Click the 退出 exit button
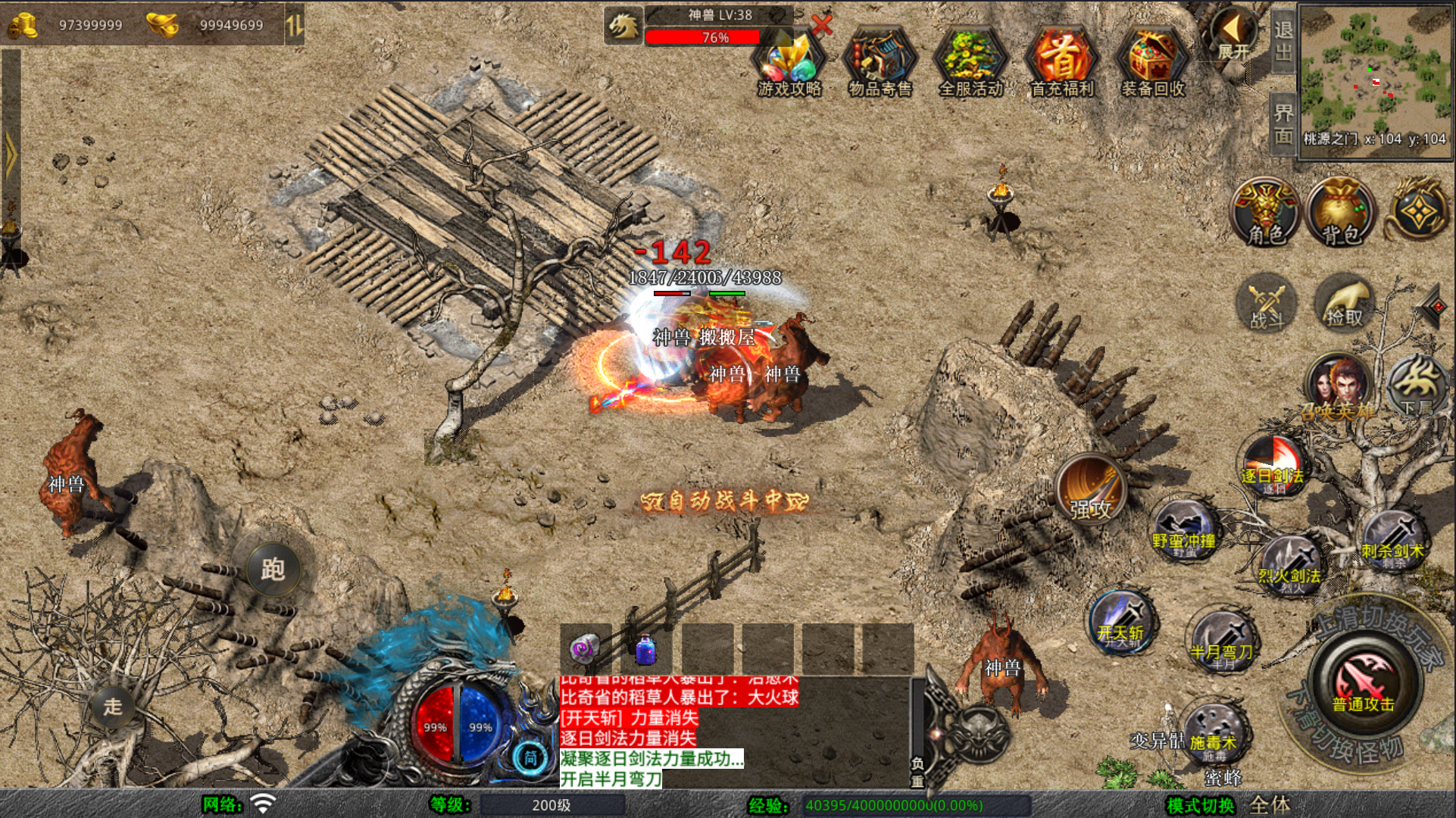The width and height of the screenshot is (1456, 818). (x=1283, y=41)
